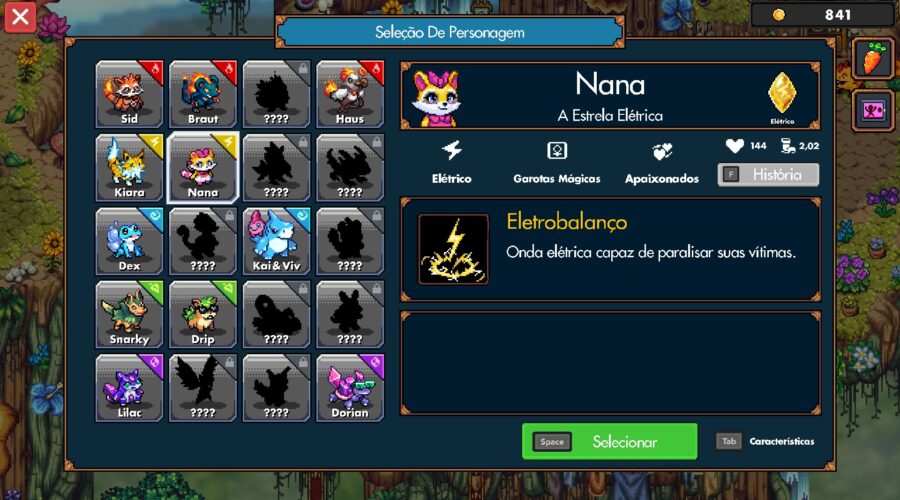The image size is (900, 500).
Task: Click the highlighted Nana tile
Action: (202, 167)
